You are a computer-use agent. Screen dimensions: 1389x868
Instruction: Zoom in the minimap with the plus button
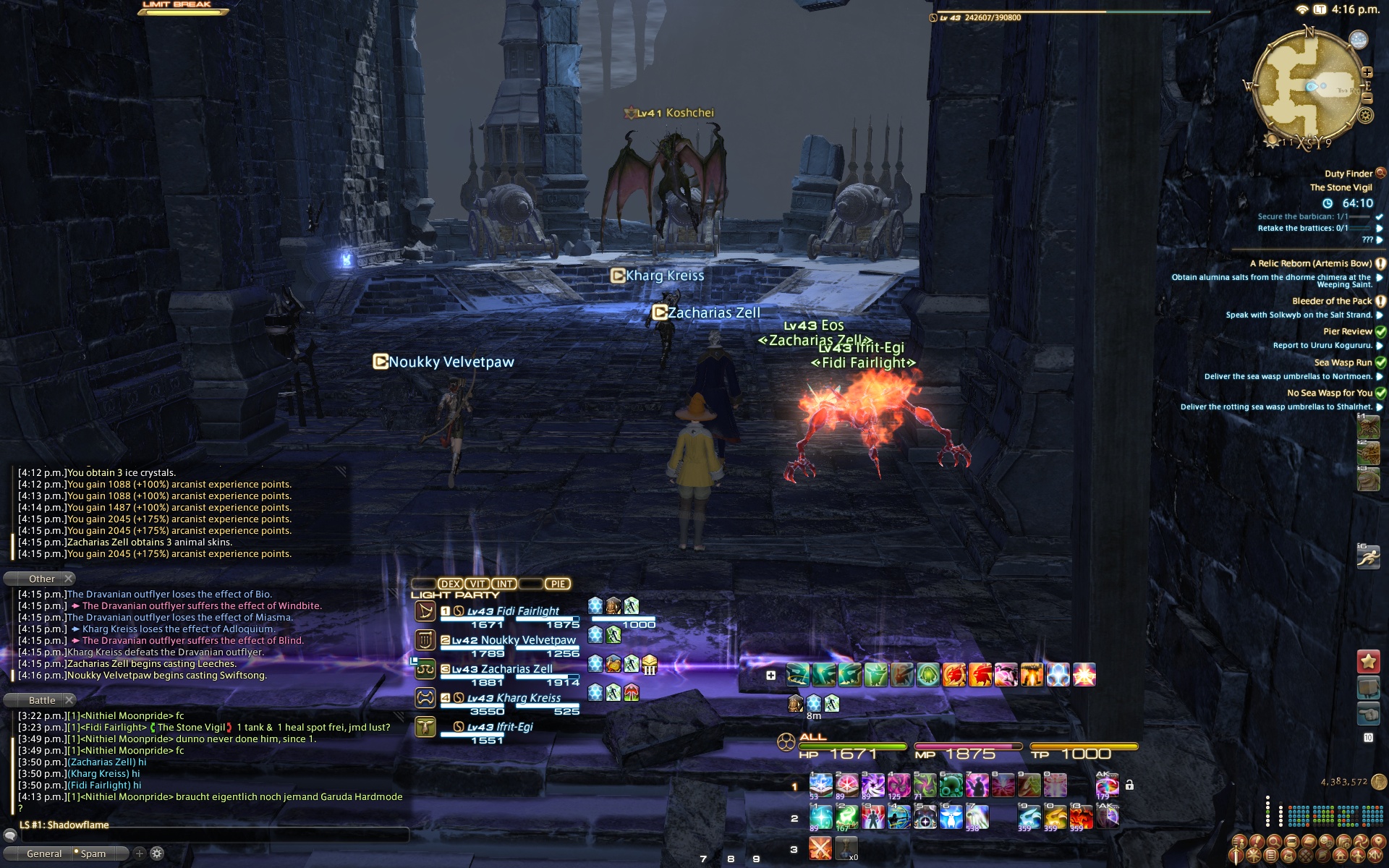[x=1367, y=72]
